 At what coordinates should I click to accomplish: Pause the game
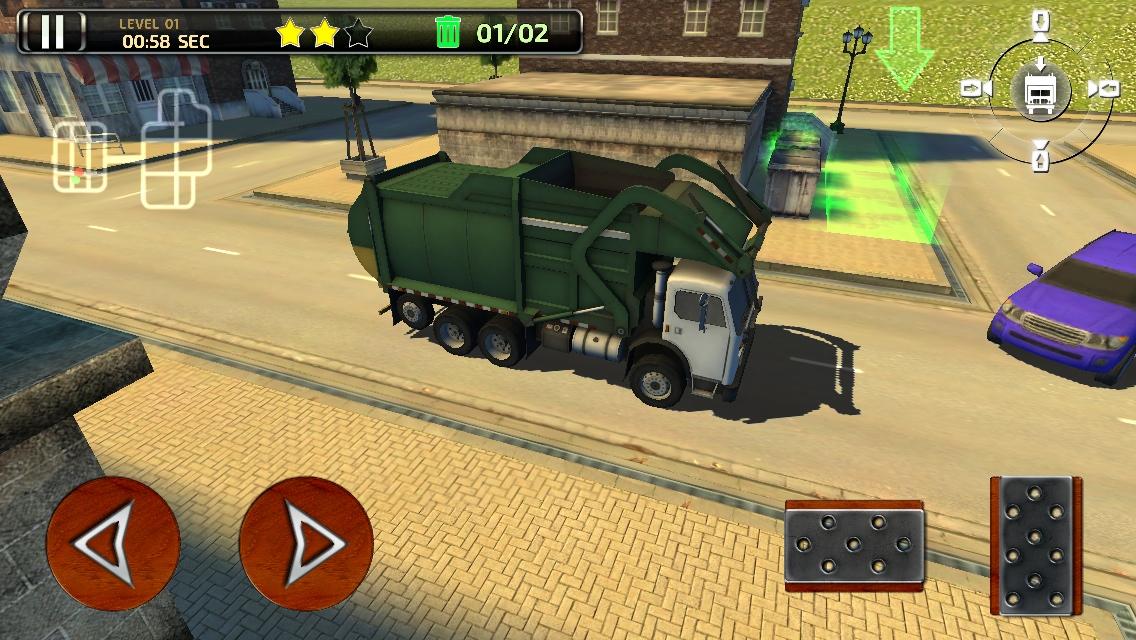(52, 31)
